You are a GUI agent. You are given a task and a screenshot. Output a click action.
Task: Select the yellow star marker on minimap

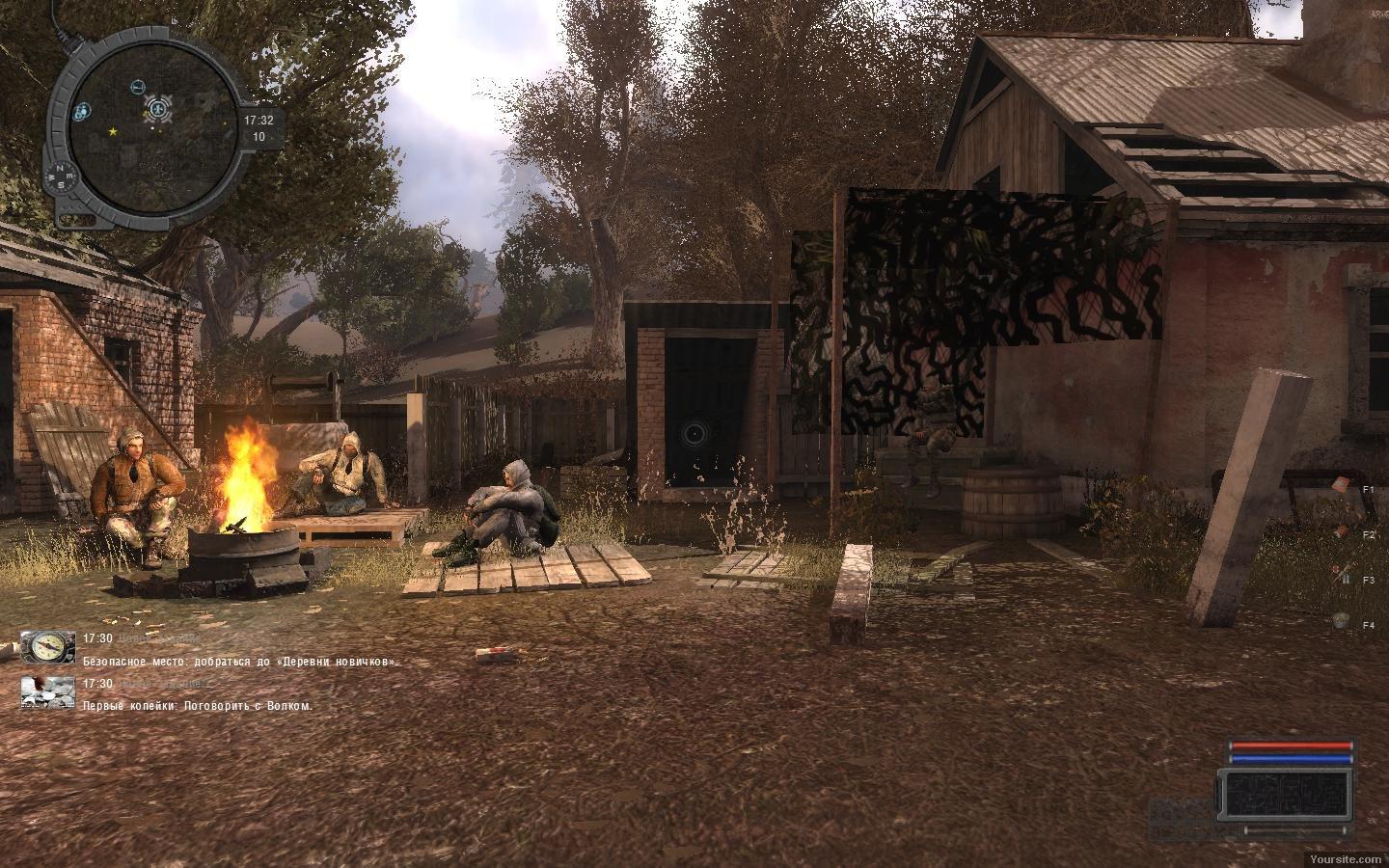(114, 130)
